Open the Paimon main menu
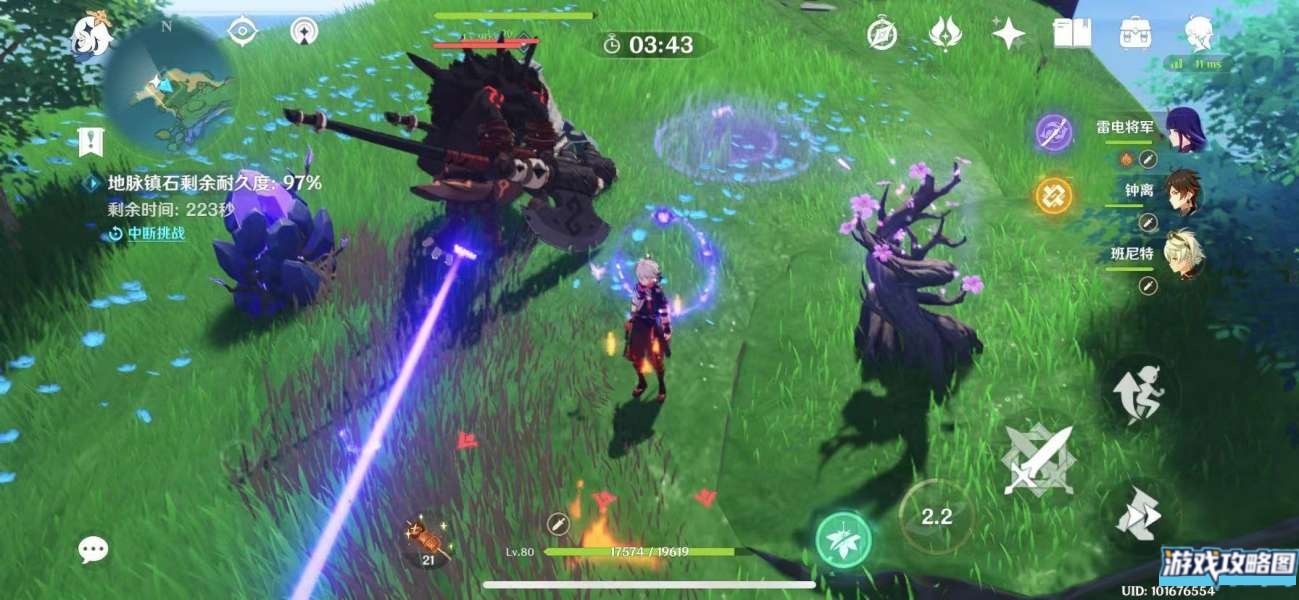 [x=89, y=37]
